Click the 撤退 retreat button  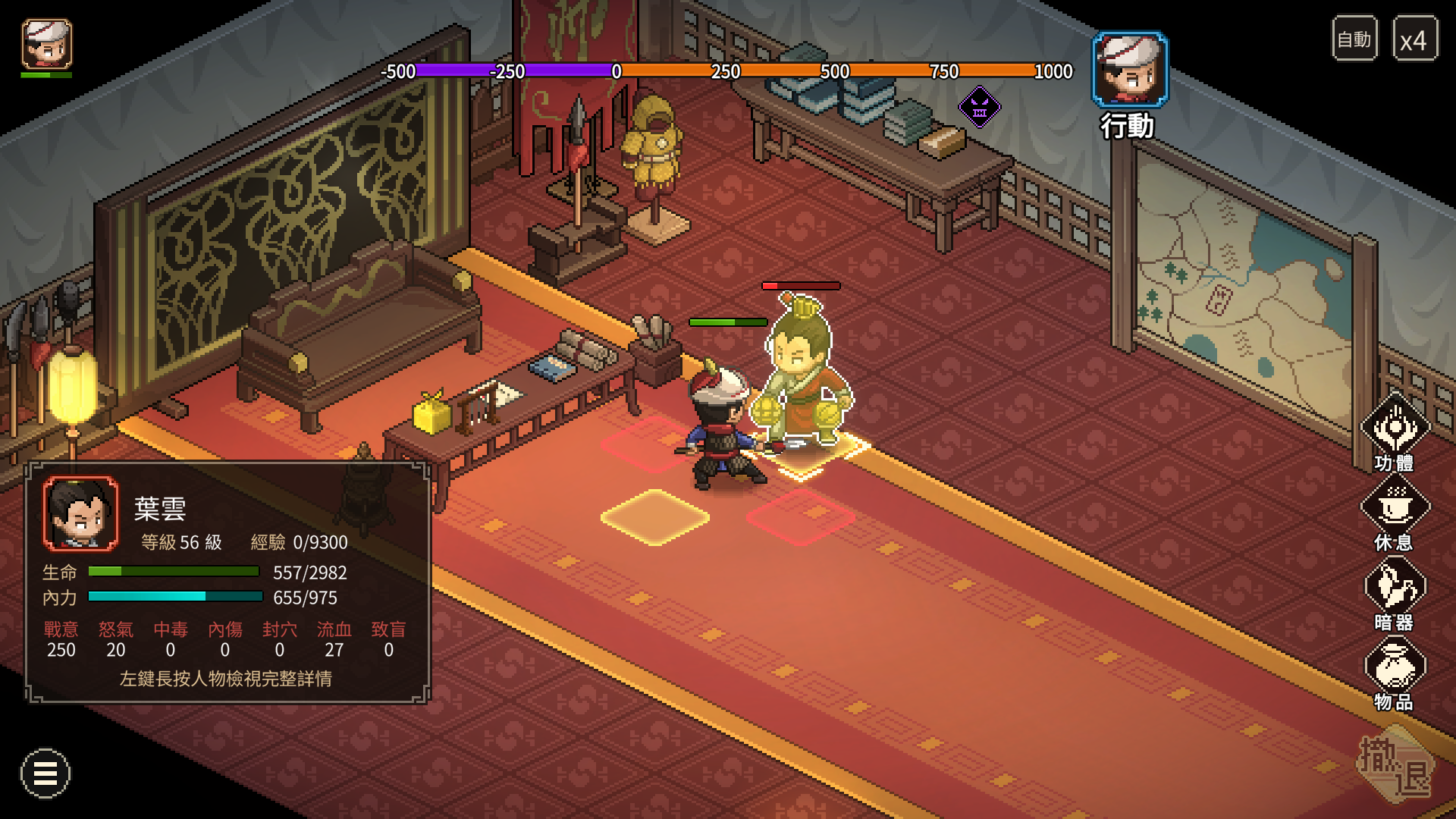(x=1395, y=766)
